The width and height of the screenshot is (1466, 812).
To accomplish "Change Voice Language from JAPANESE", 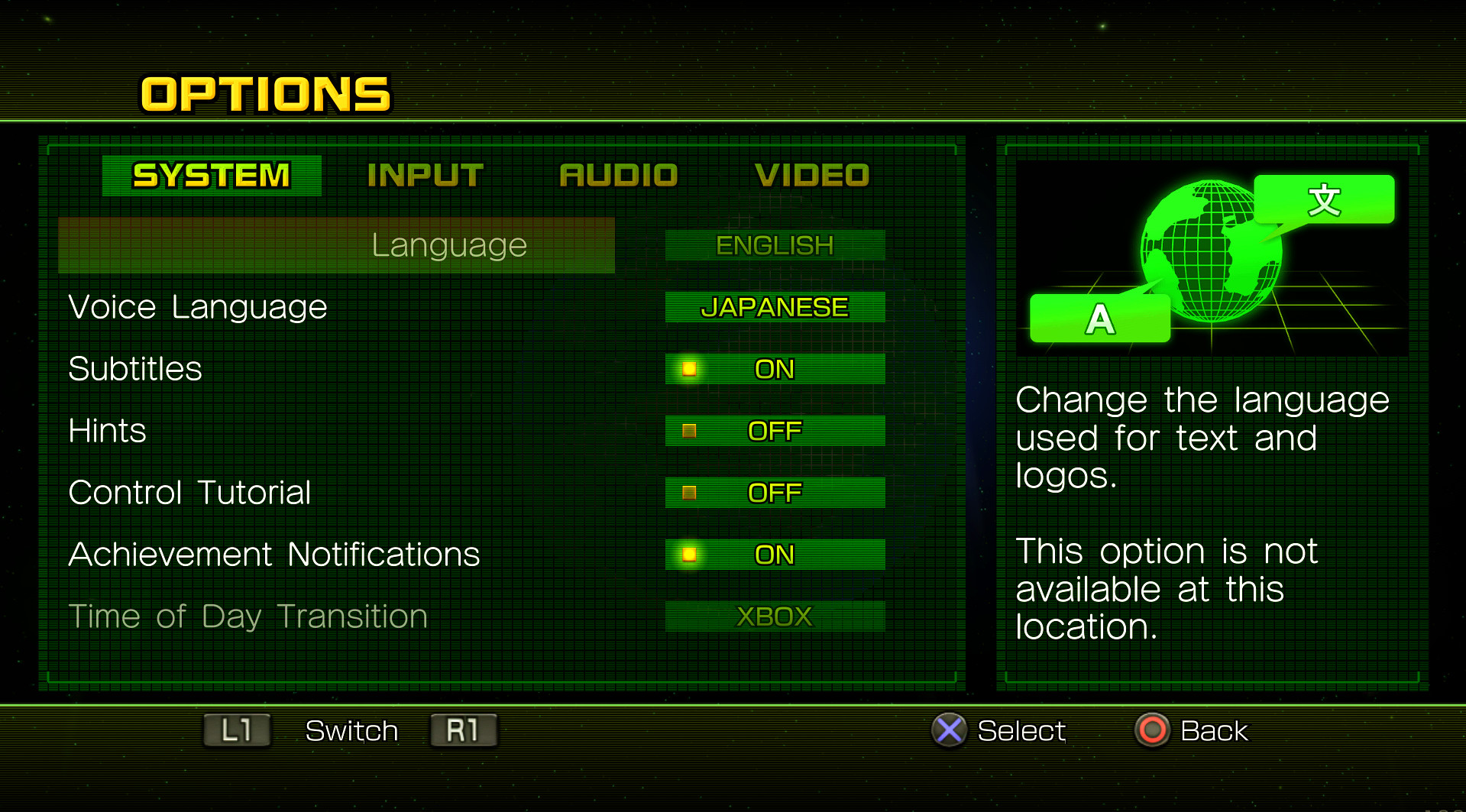I will (774, 307).
